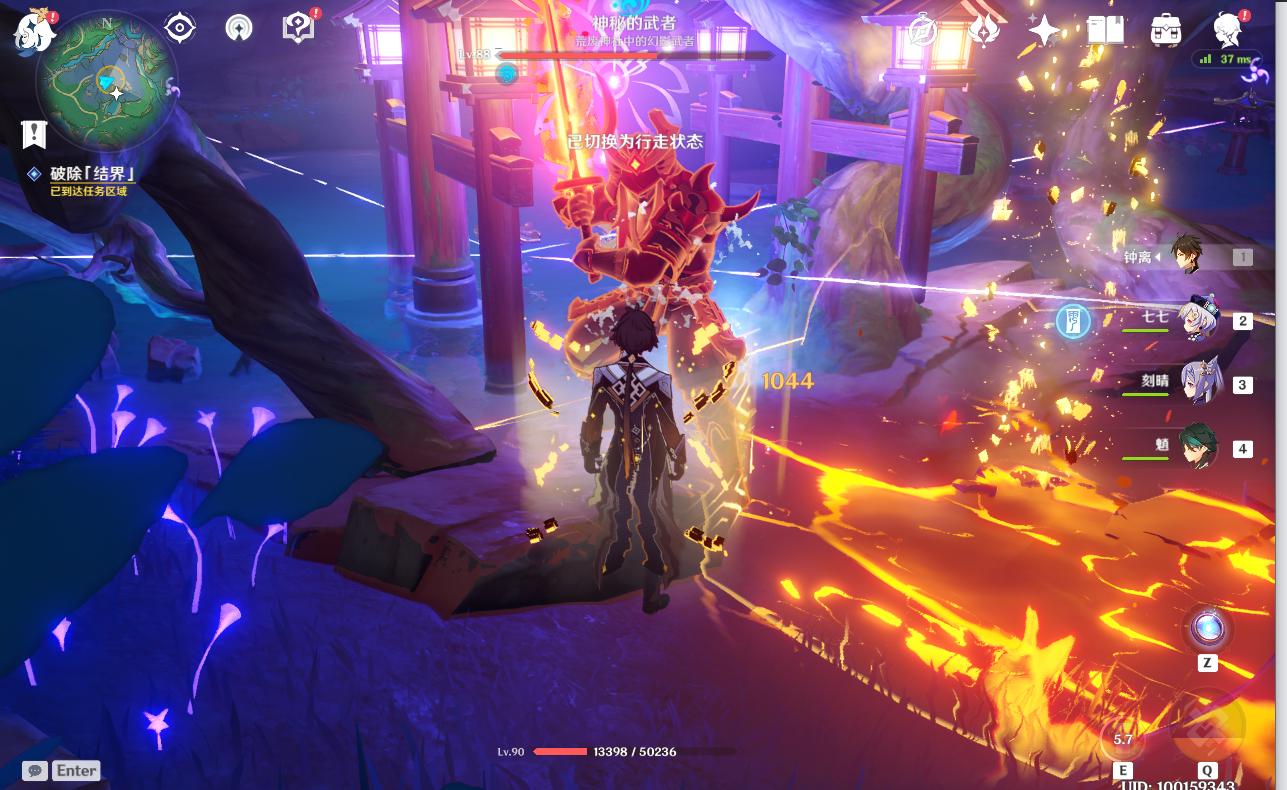The width and height of the screenshot is (1287, 790).
Task: Open the wish menu star icon
Action: (x=1044, y=31)
